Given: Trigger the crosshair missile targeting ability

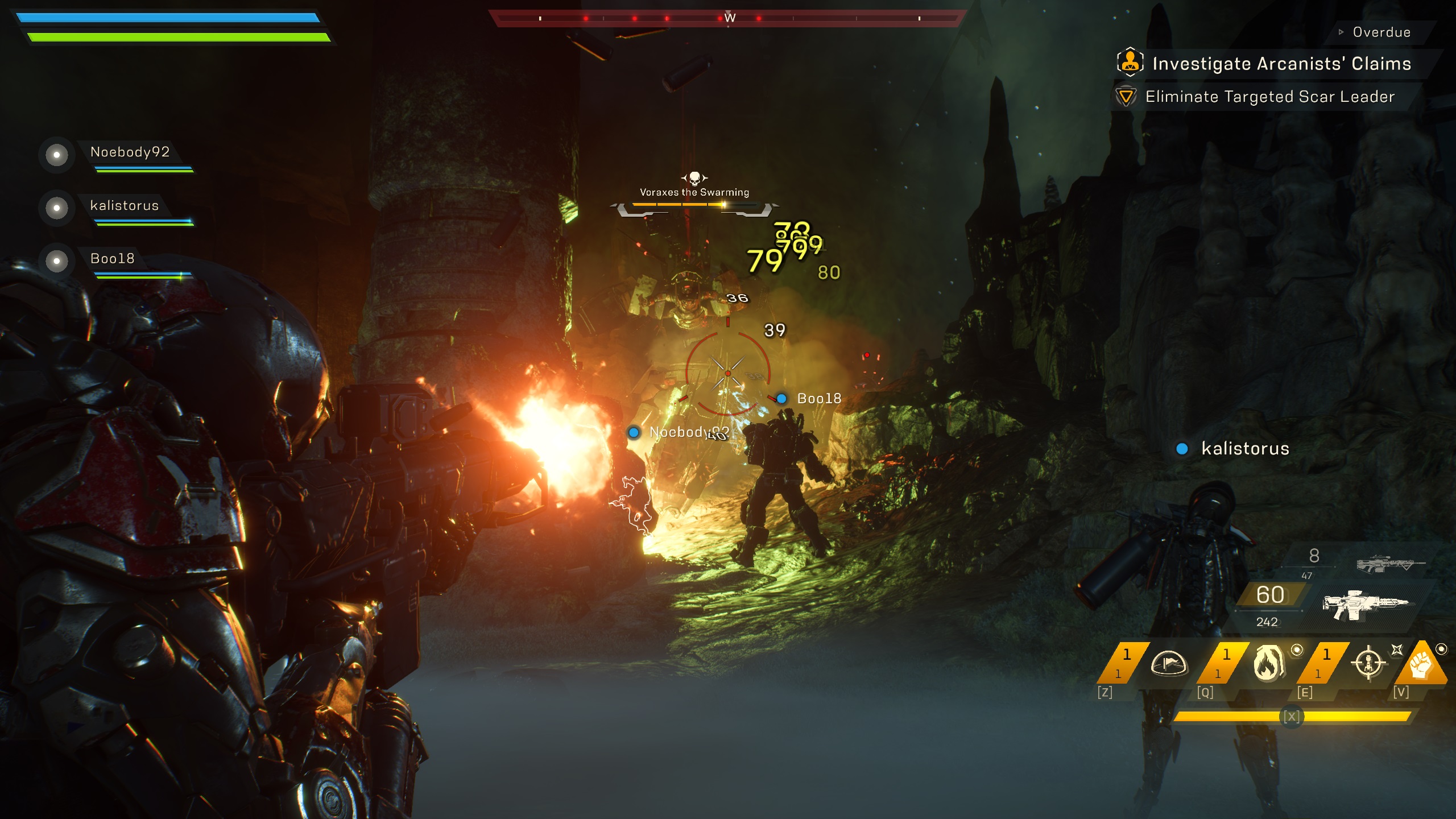Looking at the screenshot, I should coord(1368,663).
